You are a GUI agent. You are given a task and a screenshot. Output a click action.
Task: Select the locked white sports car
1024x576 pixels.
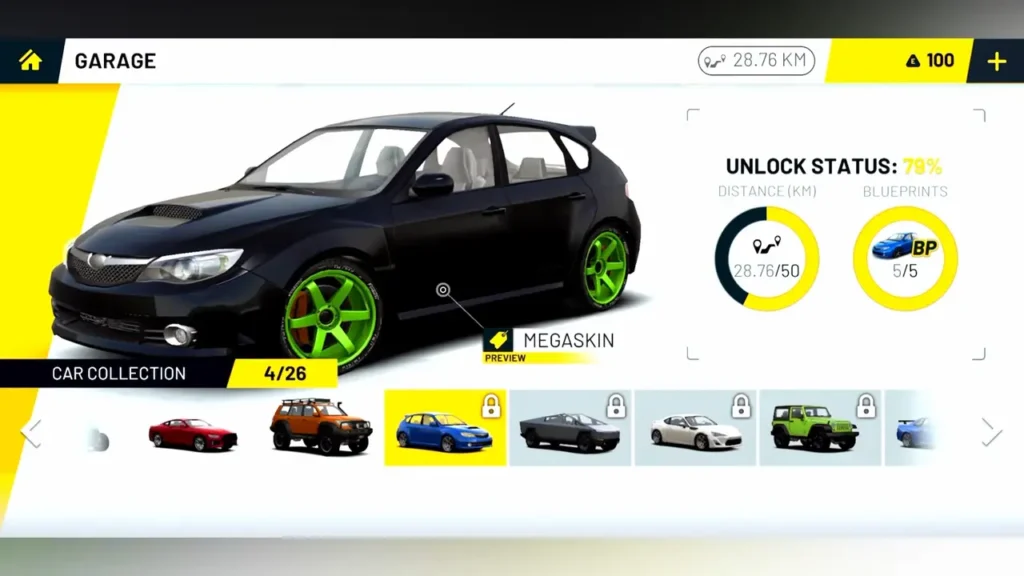coord(696,428)
